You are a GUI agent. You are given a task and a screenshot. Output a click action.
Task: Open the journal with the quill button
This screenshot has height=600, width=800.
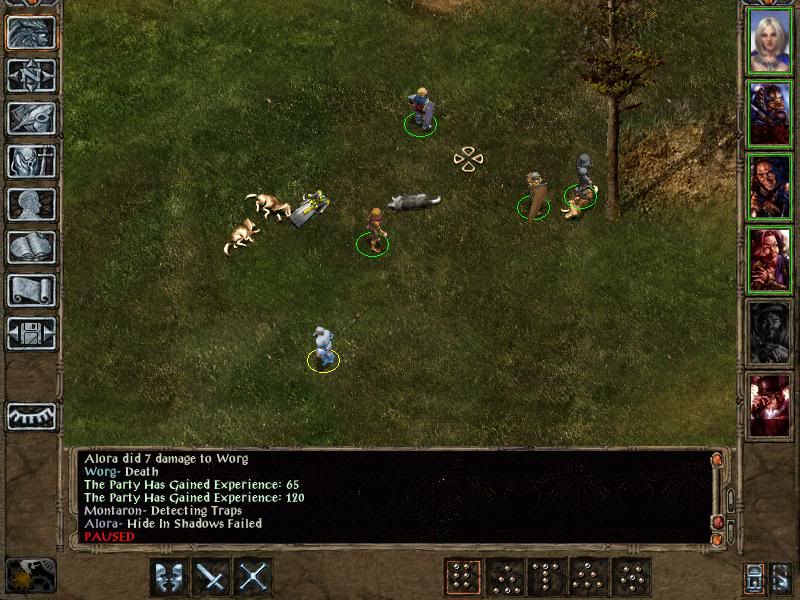[x=31, y=118]
